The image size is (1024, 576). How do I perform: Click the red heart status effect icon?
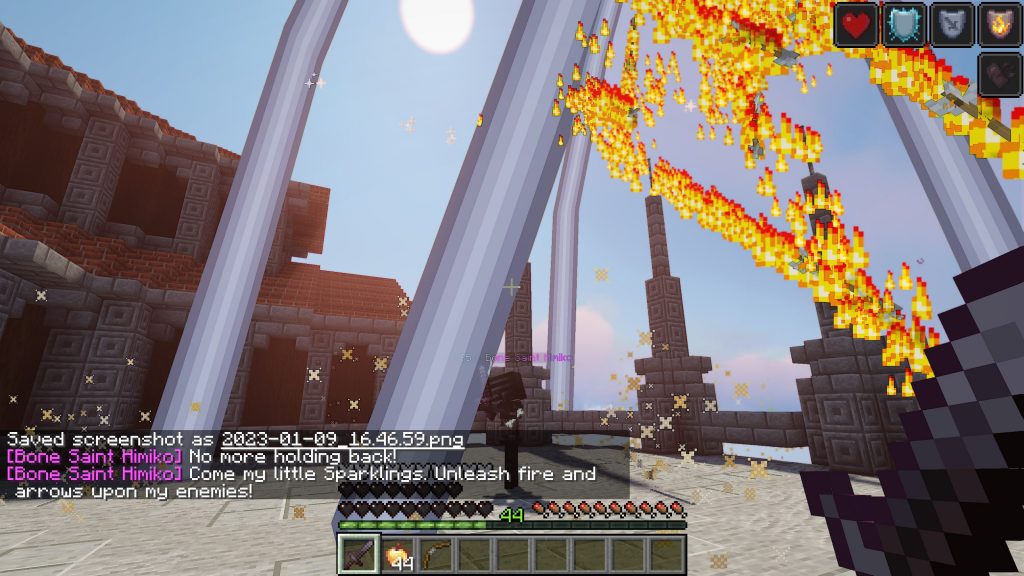tap(856, 24)
